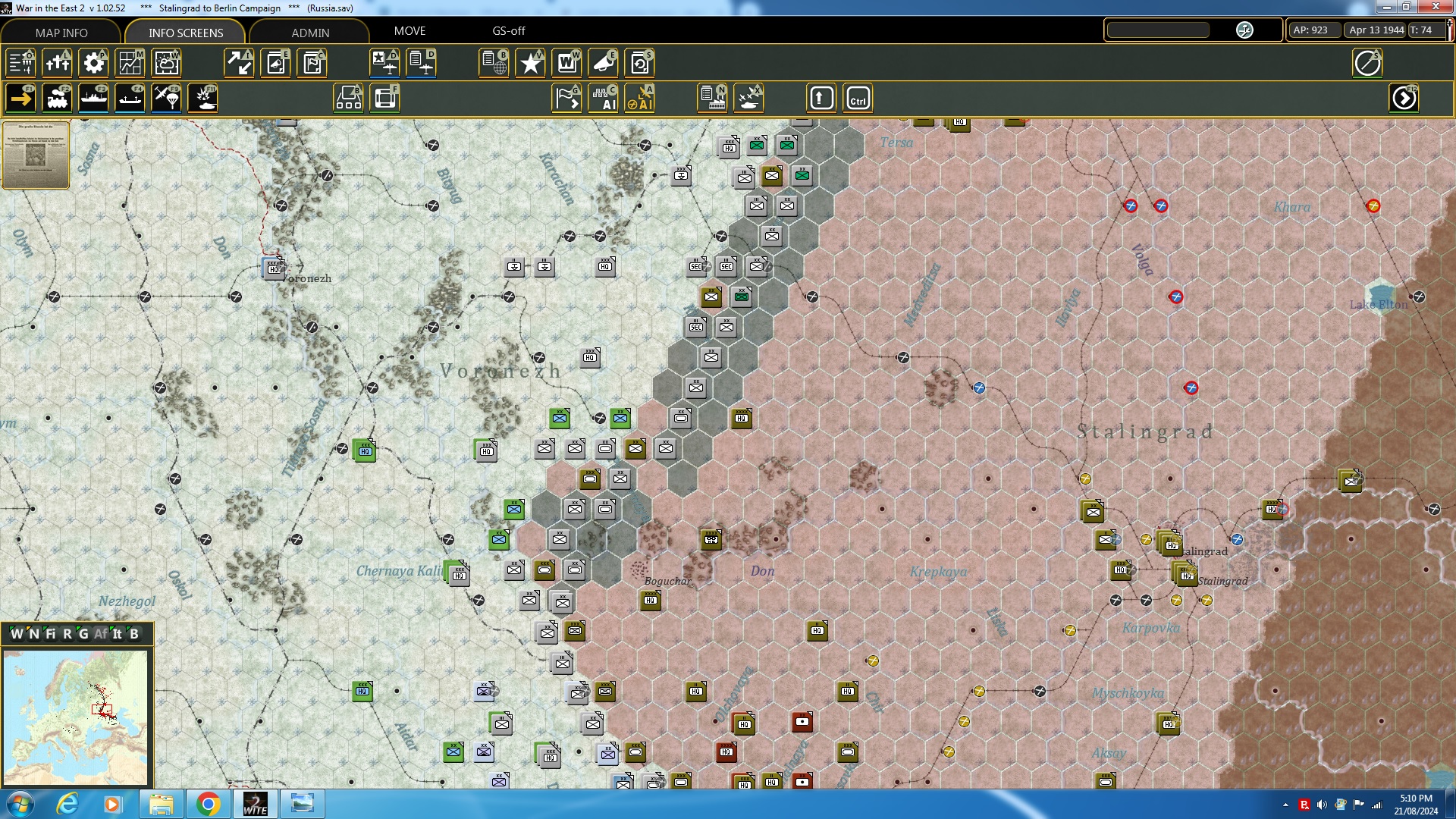End the turn with the F12 button
Screen dimensions: 1456x819
[1405, 98]
